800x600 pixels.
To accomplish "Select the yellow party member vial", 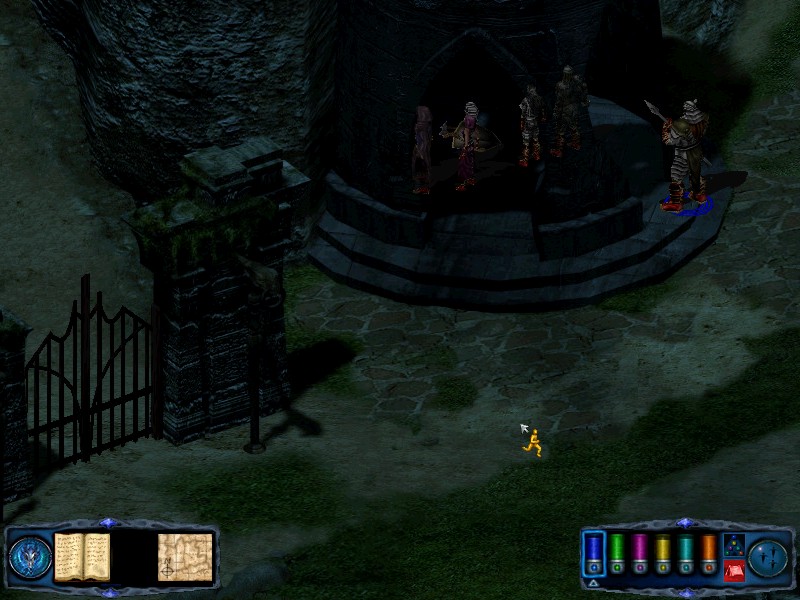I will click(x=662, y=549).
